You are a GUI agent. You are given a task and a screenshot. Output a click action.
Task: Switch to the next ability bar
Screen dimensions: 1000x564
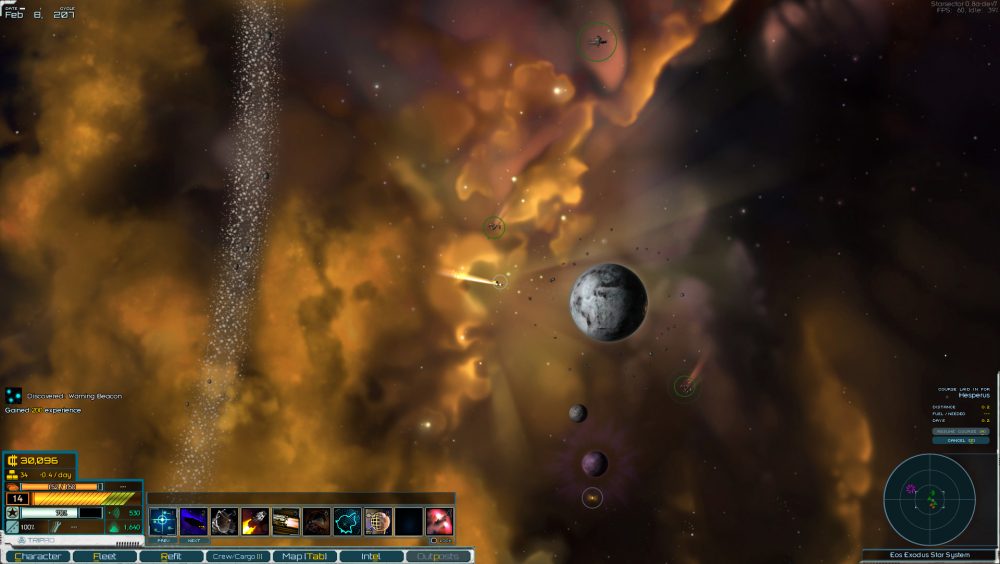pos(194,540)
